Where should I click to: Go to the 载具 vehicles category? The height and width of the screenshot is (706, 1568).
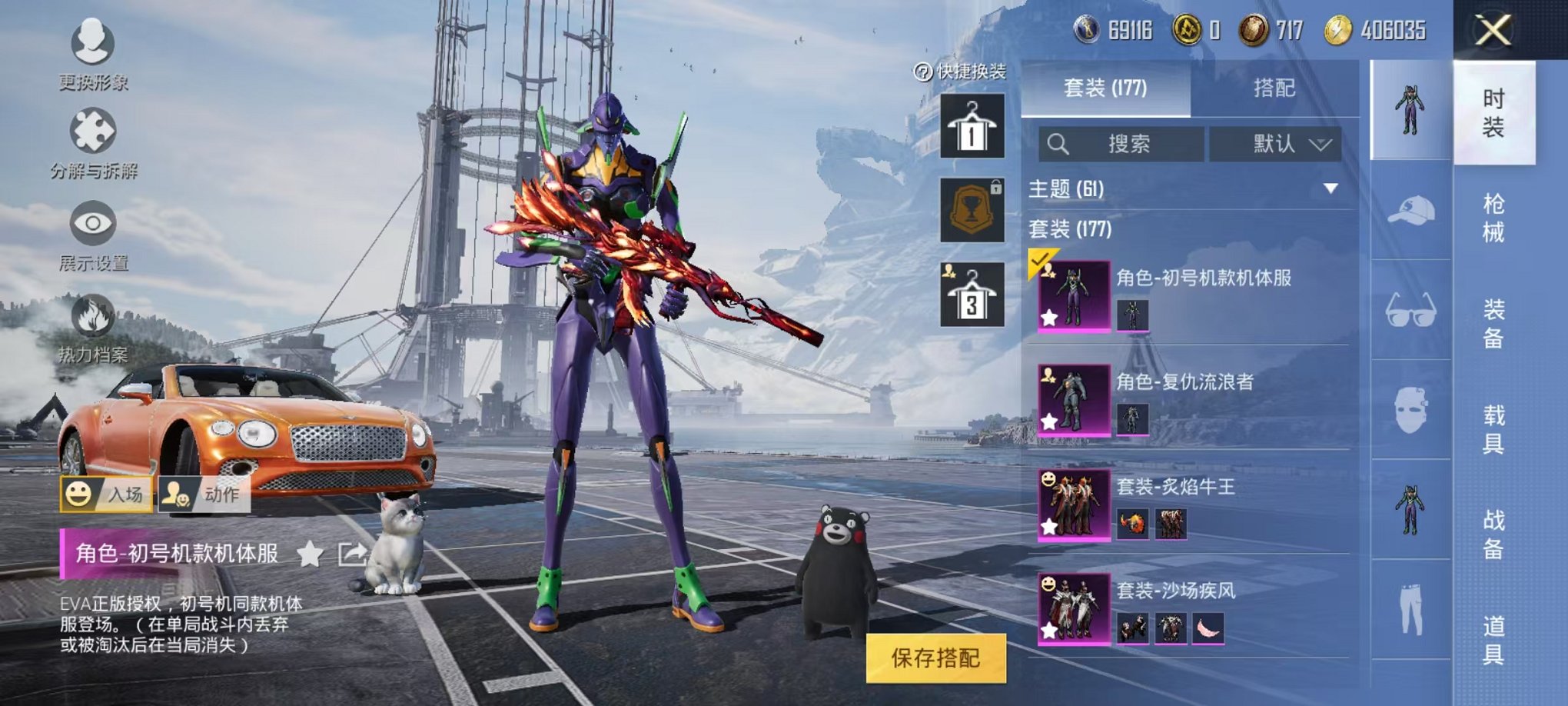pyautogui.click(x=1493, y=429)
